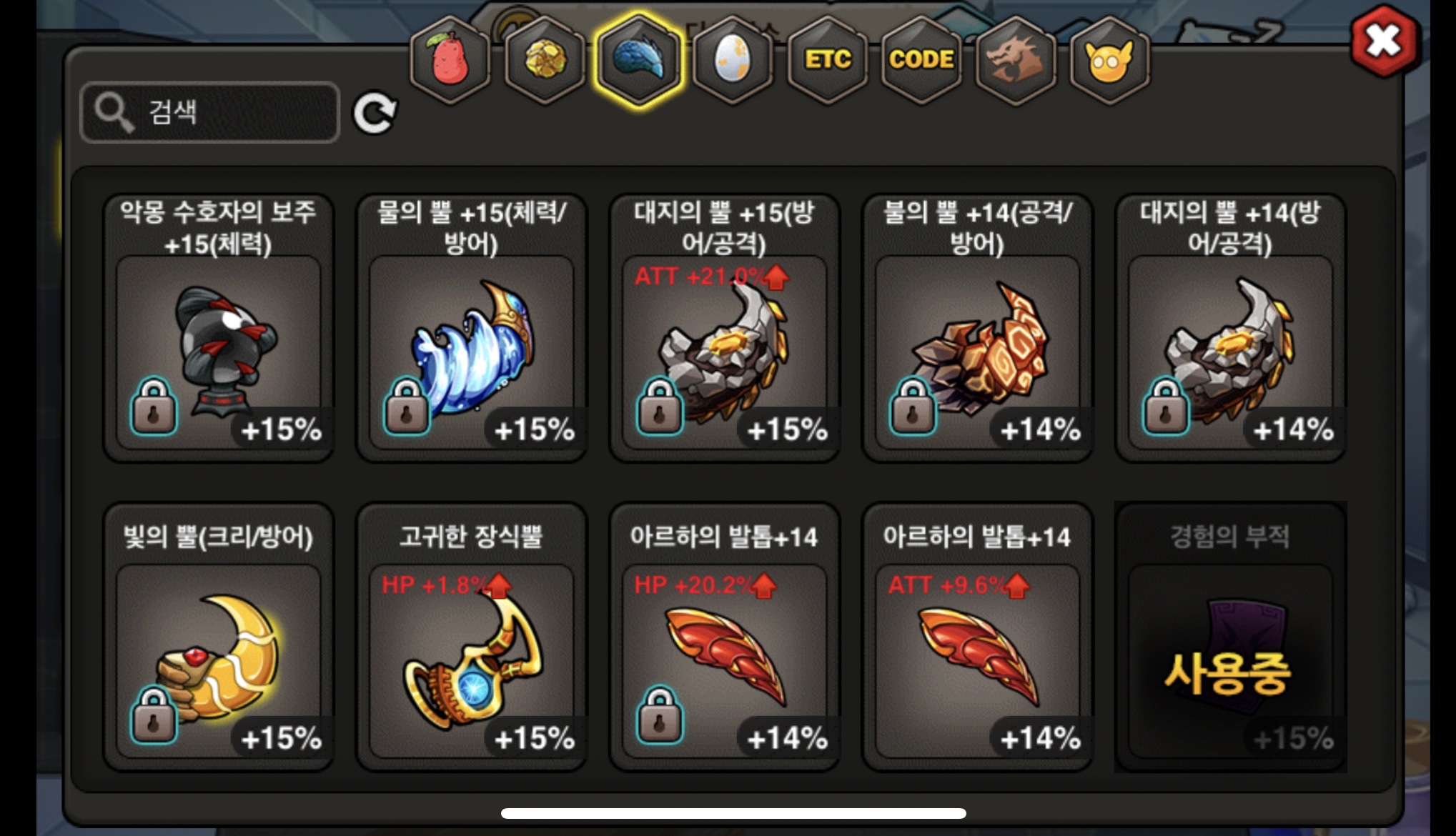Switch to the egg category tab

coord(733,60)
